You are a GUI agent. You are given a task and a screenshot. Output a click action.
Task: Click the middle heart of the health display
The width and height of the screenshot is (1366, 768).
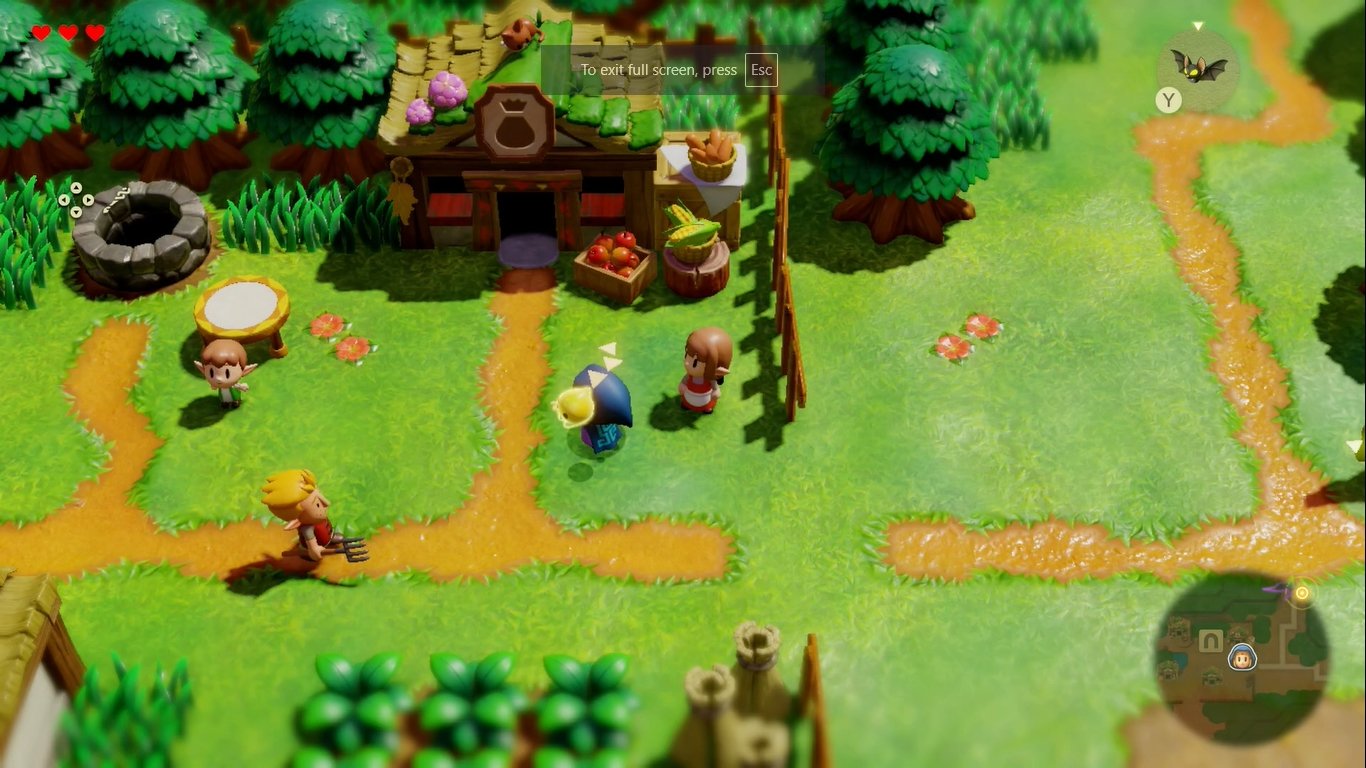[66, 31]
